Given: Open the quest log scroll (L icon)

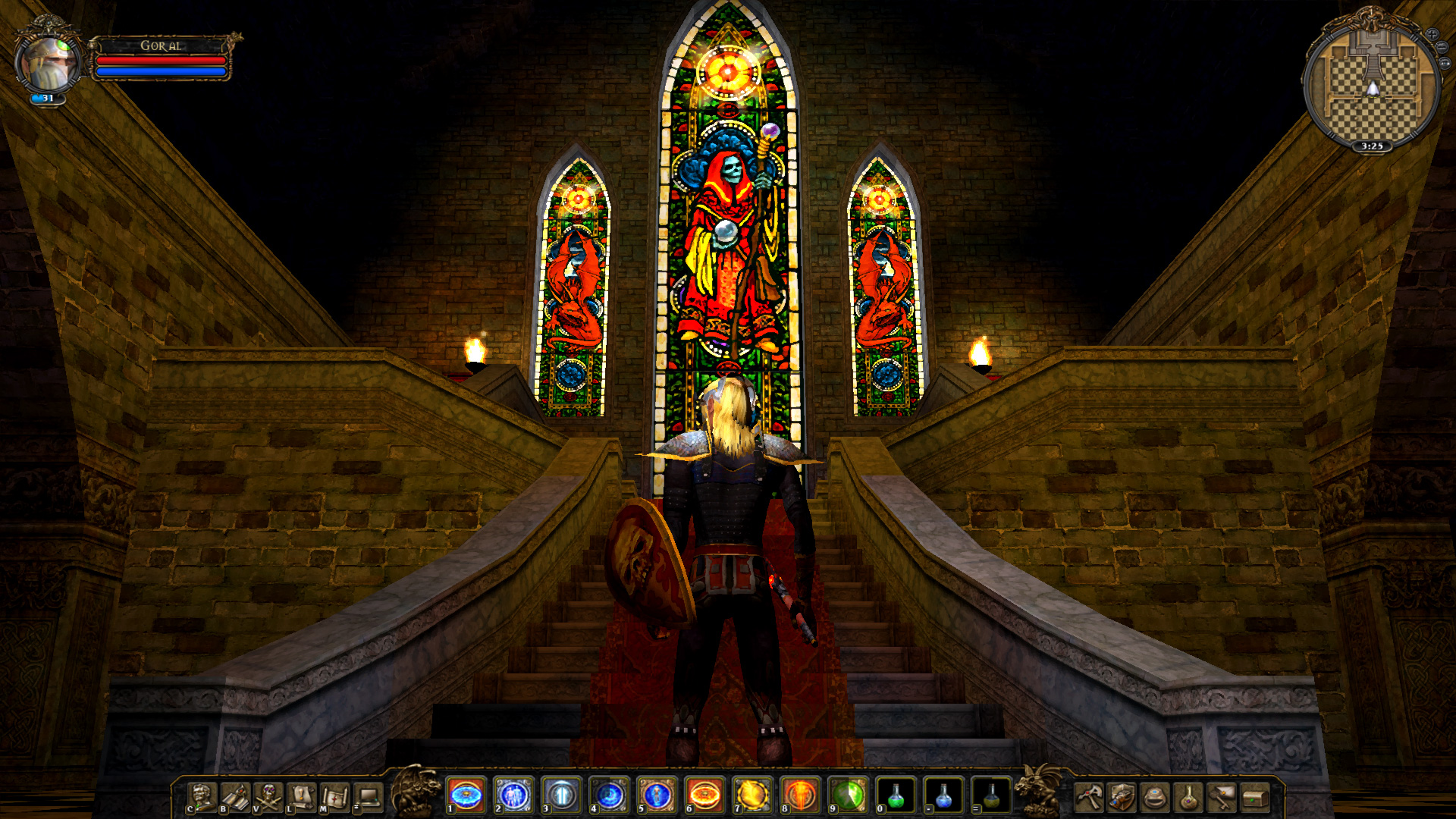Looking at the screenshot, I should (300, 797).
